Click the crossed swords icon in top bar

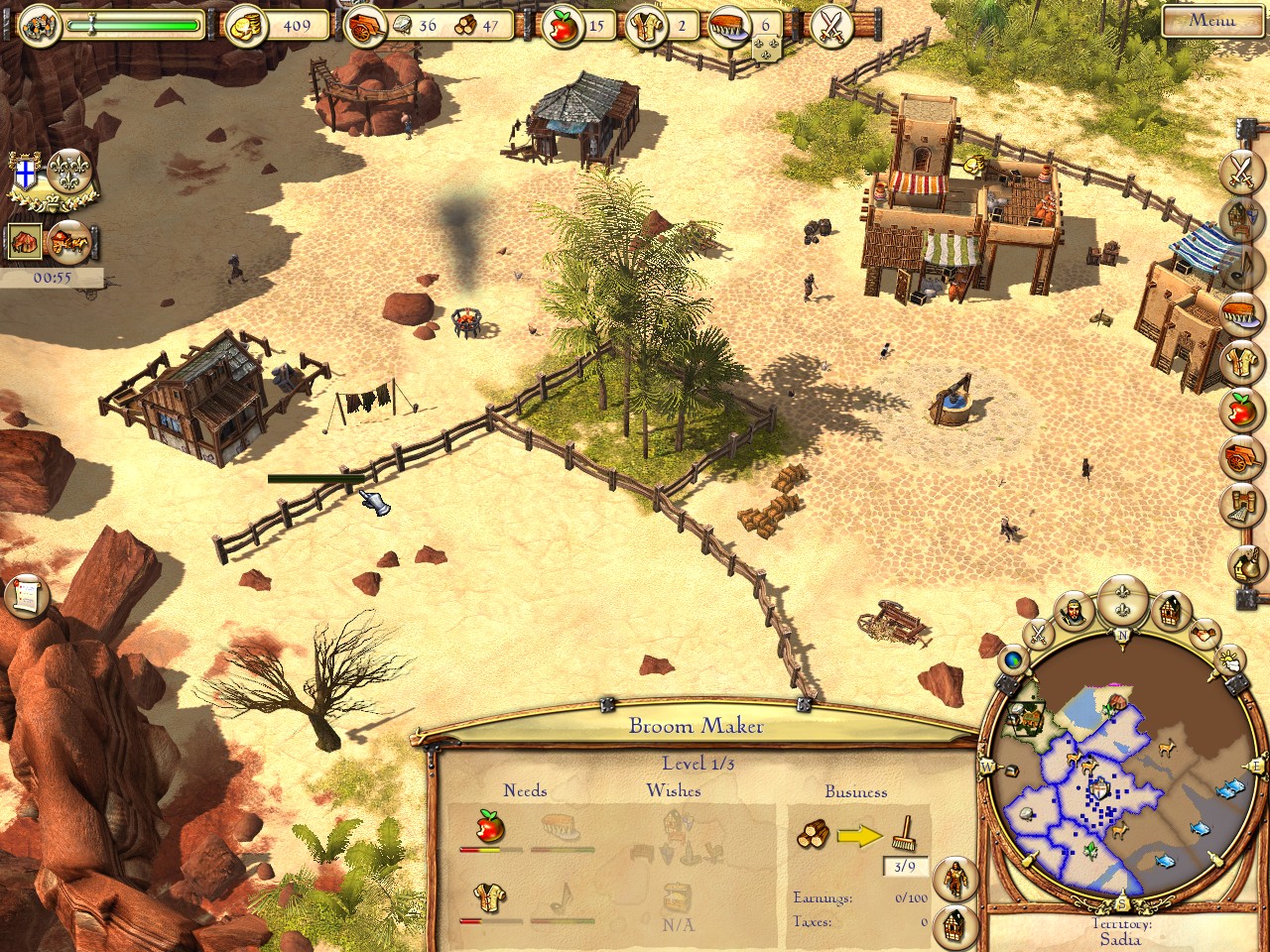pos(830,26)
